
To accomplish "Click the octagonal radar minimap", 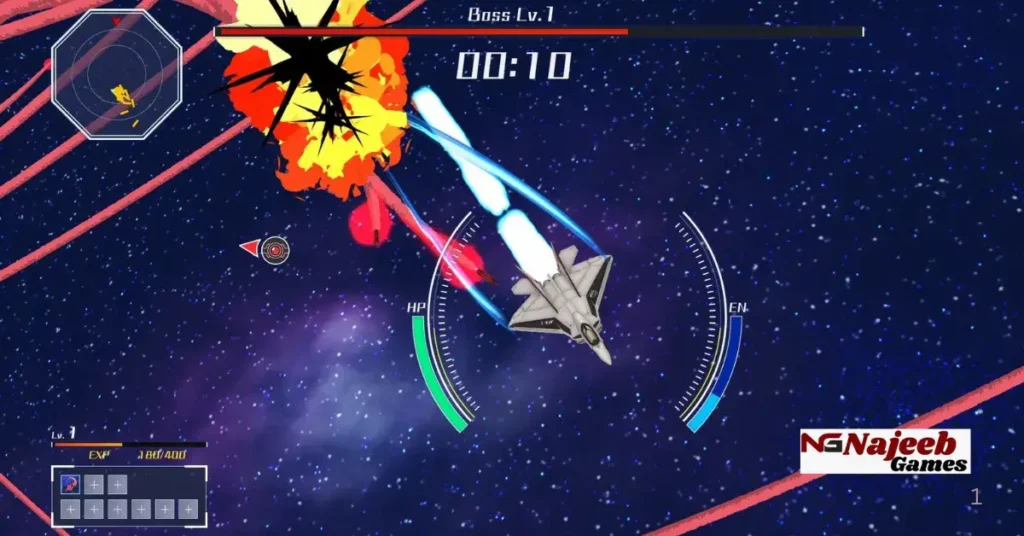I will click(116, 73).
